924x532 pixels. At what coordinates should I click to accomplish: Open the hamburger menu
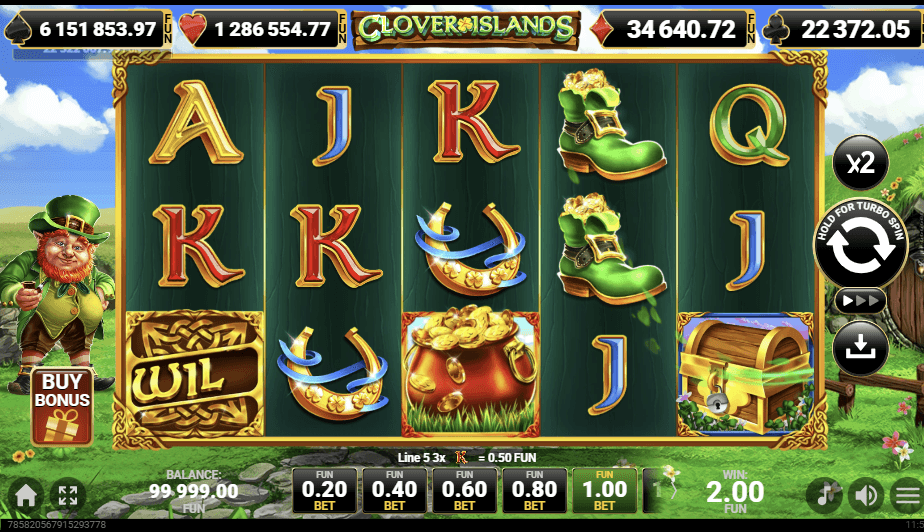pos(906,494)
